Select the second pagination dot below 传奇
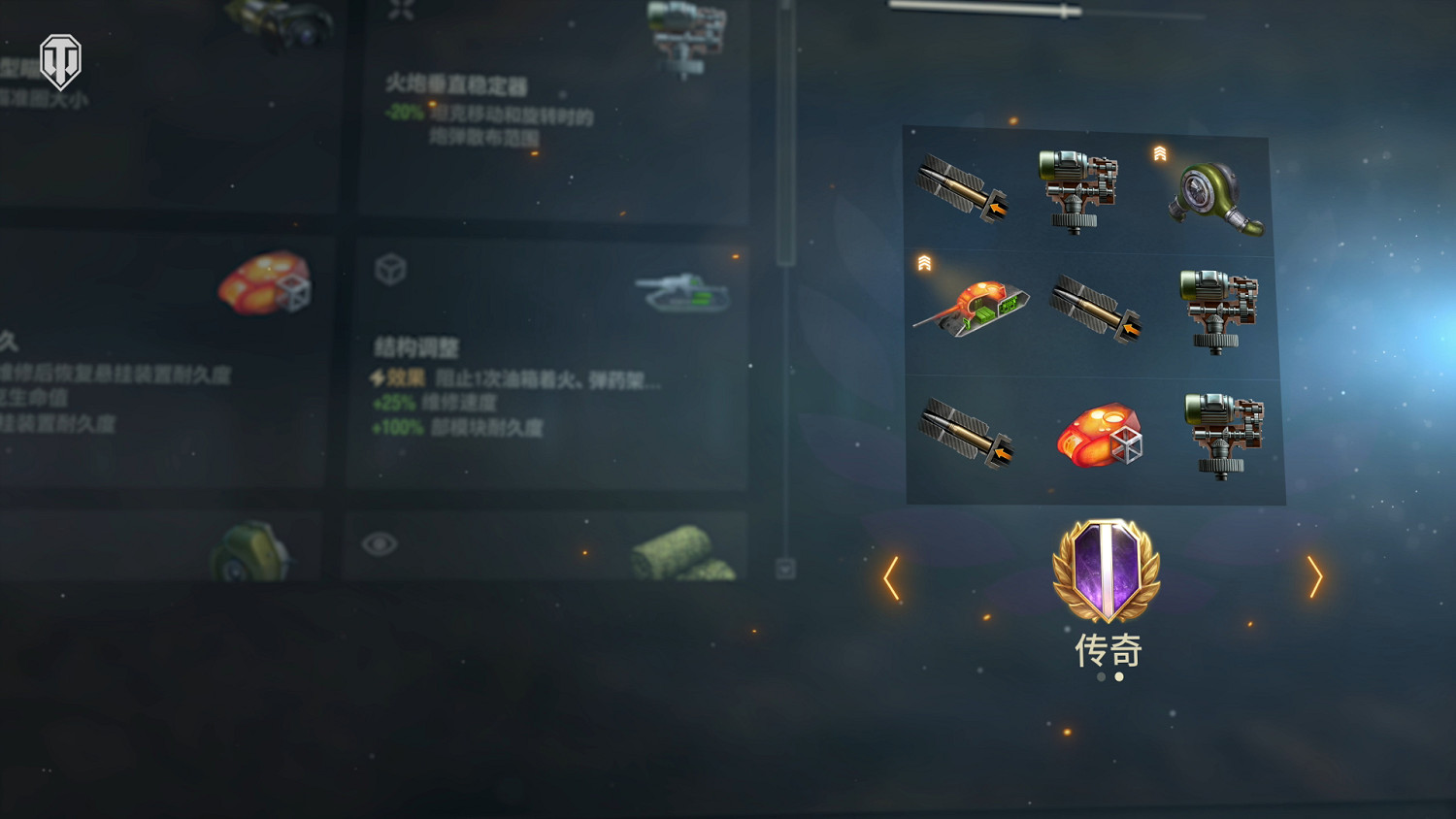The height and width of the screenshot is (819, 1456). 1117,677
